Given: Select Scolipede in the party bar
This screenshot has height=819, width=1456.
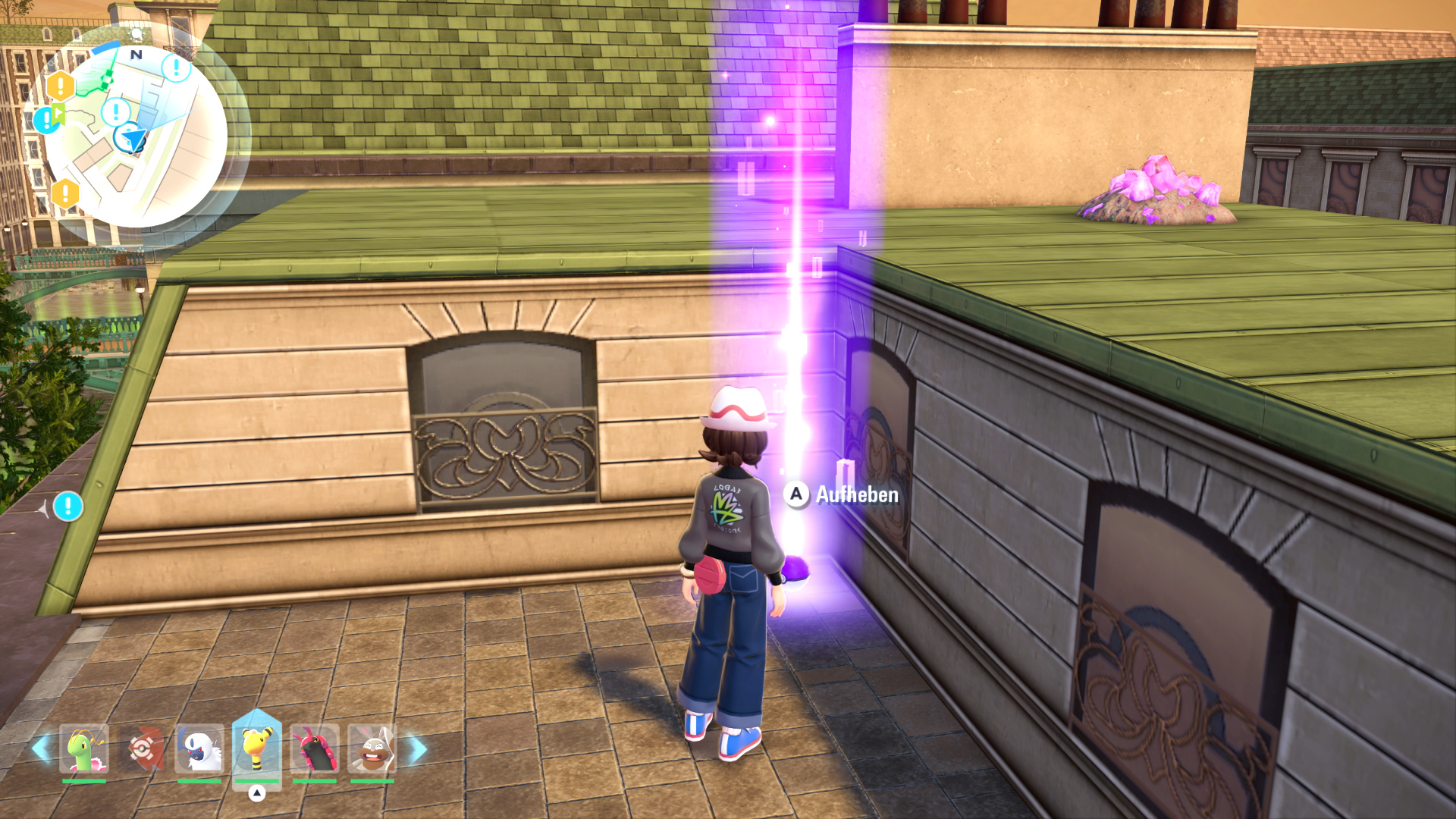Looking at the screenshot, I should point(315,749).
